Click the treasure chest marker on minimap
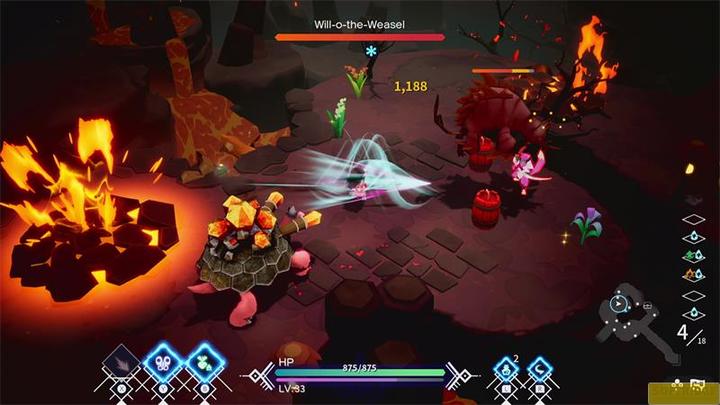 click(648, 305)
